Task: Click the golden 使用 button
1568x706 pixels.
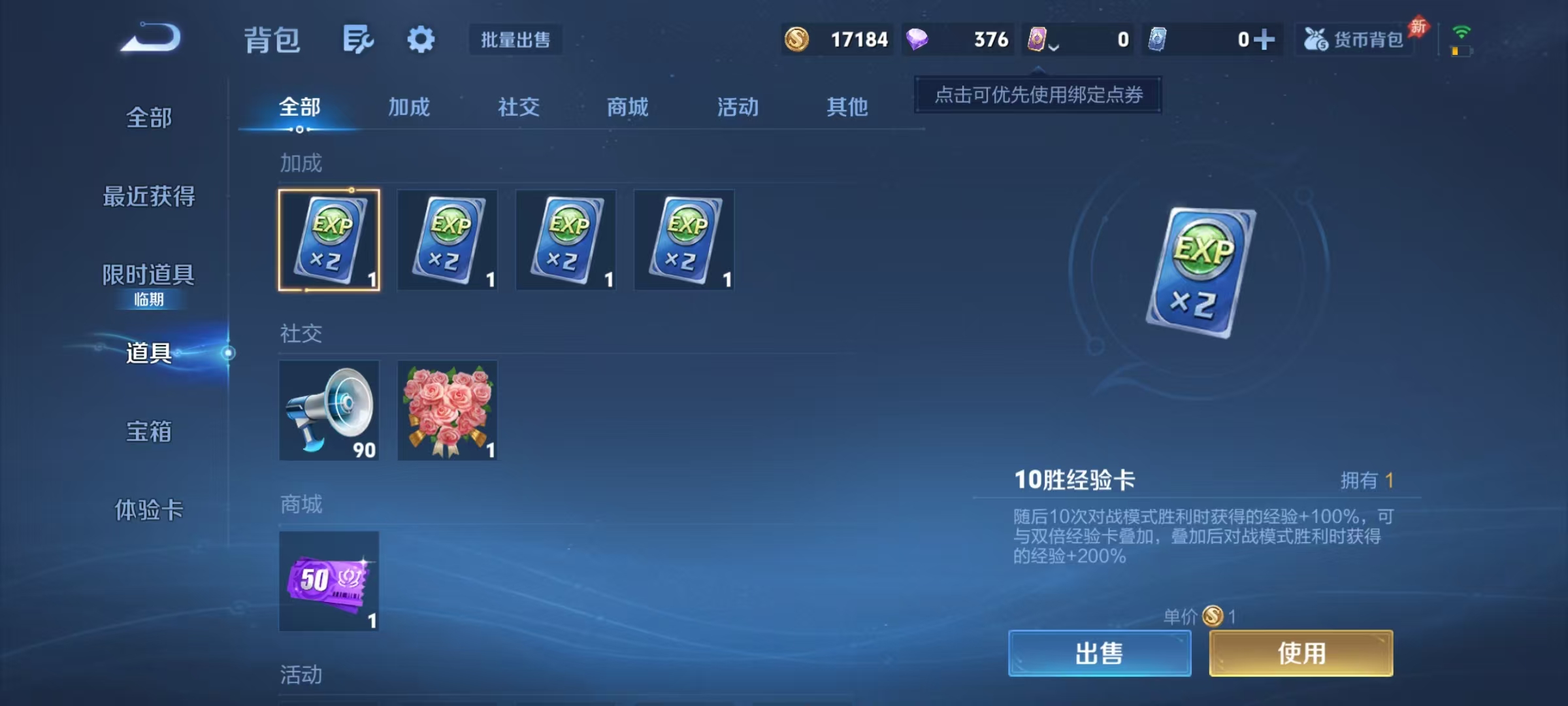Action: point(1299,652)
